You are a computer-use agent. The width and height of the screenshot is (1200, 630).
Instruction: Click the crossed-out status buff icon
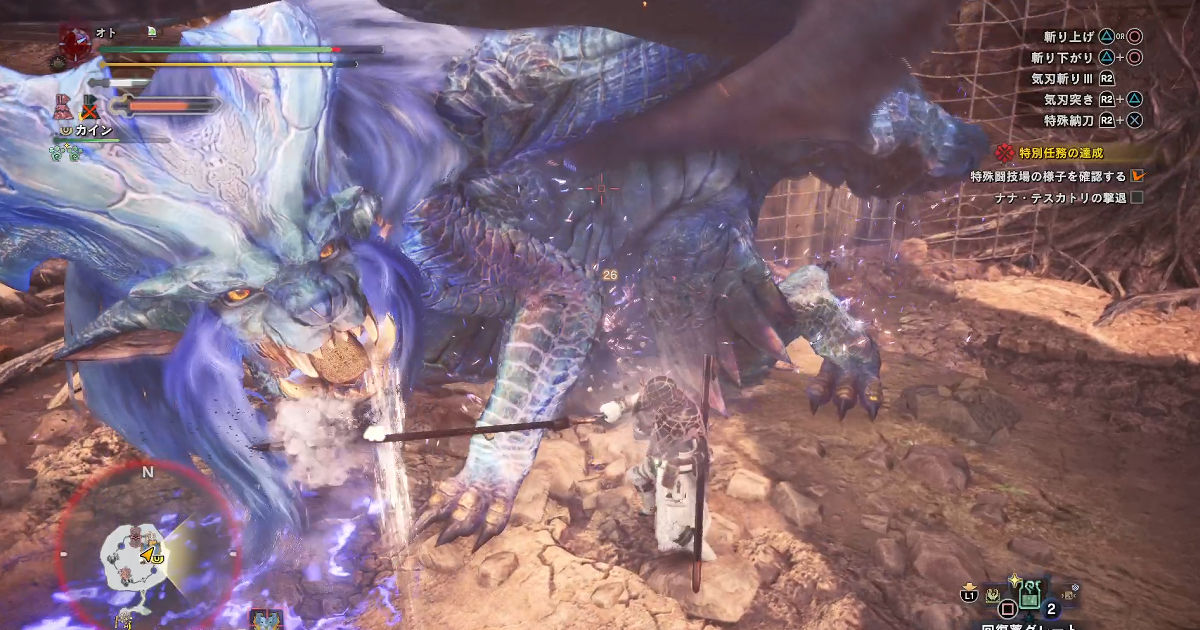[x=90, y=105]
